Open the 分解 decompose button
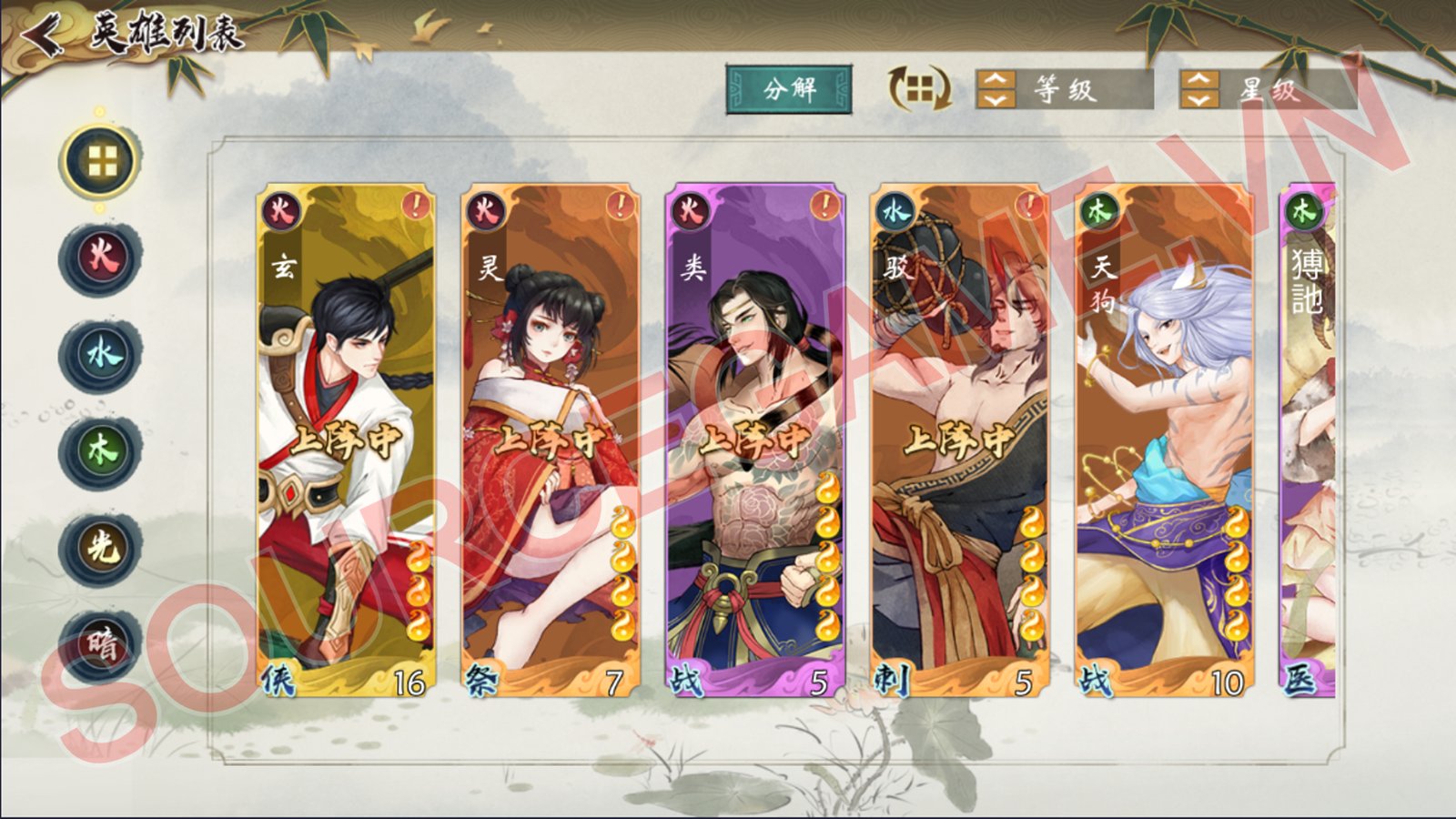Viewport: 1456px width, 819px height. [x=789, y=89]
